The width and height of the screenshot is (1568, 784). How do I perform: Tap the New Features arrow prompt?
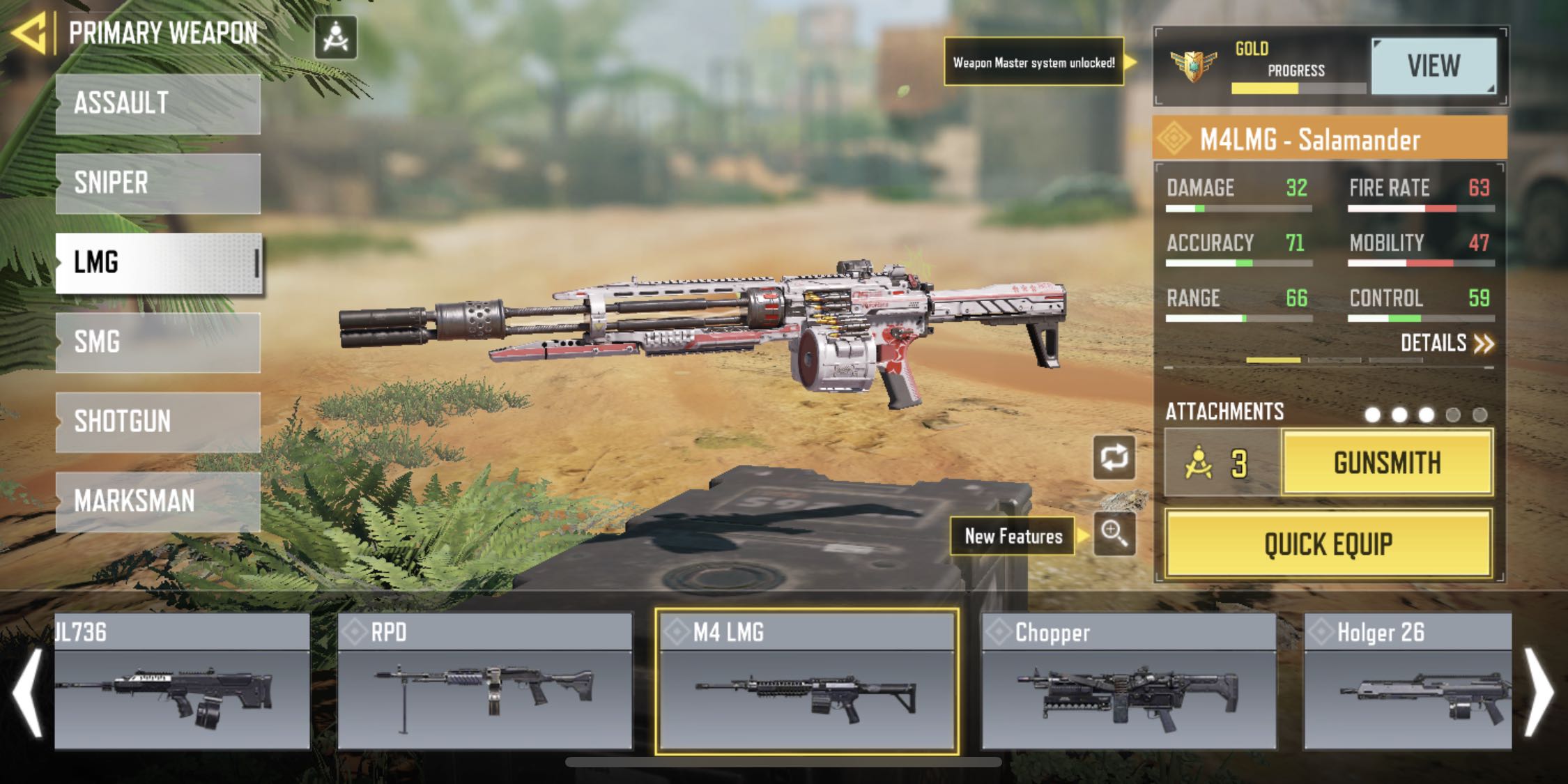pos(1079,537)
